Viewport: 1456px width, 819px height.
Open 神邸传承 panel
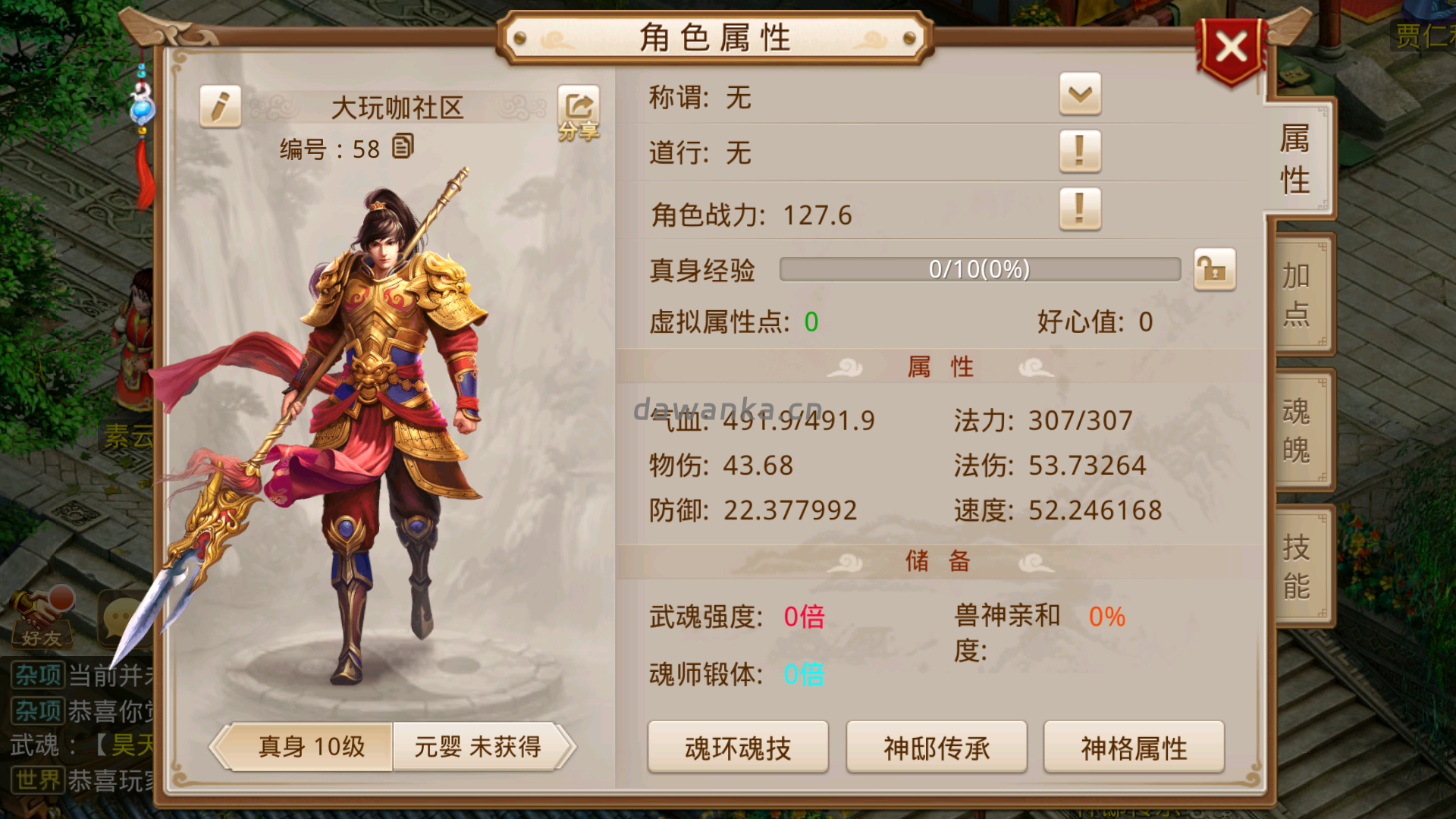tap(936, 747)
